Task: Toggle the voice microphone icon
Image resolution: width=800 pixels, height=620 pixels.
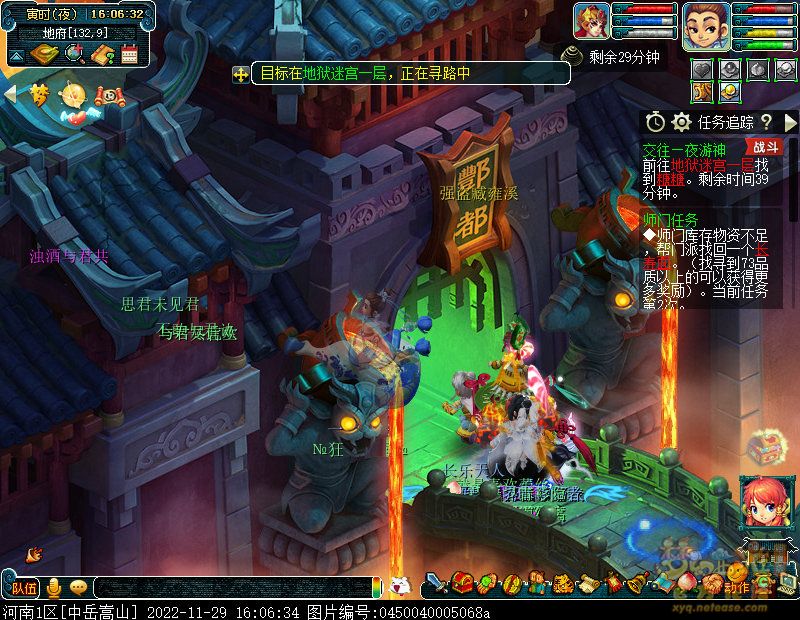Action: (x=53, y=587)
